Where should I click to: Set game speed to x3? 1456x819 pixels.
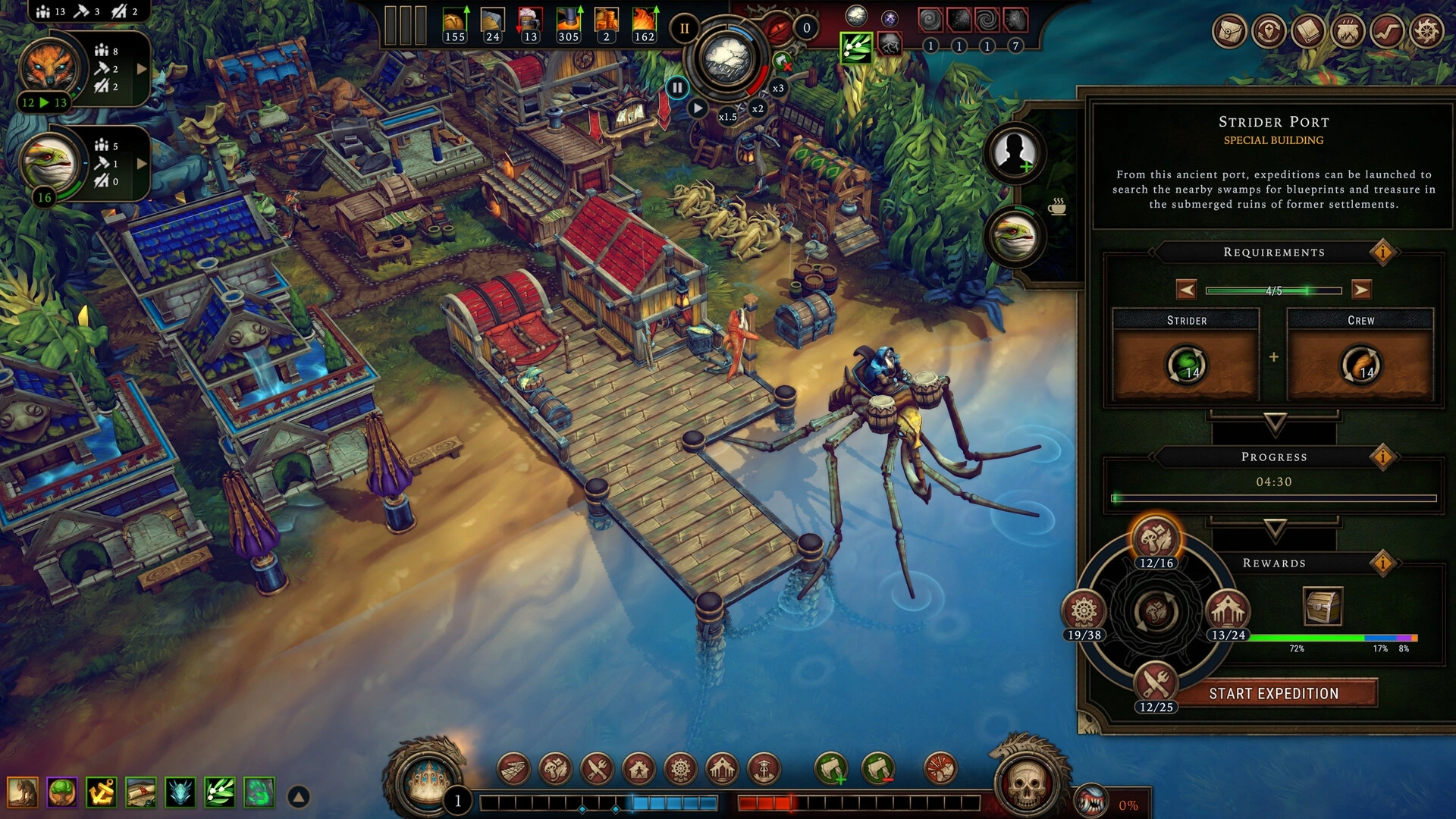pos(778,88)
